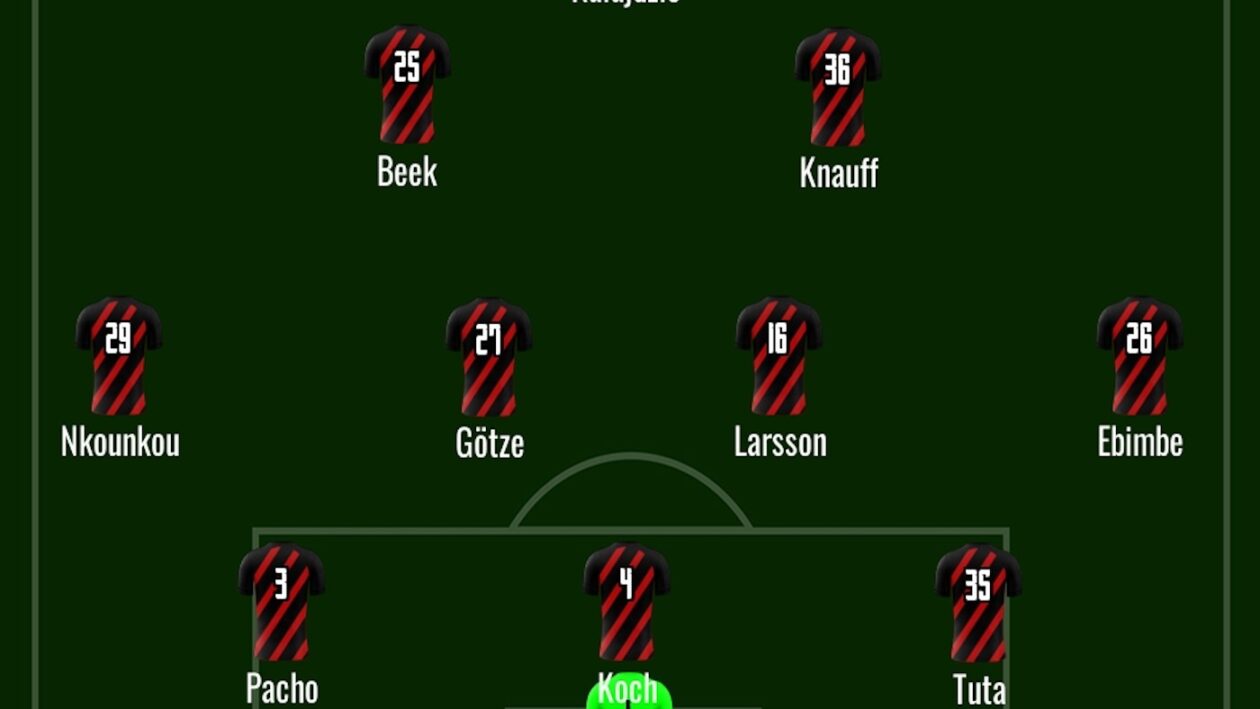Click Larsson's number 16 shirt
This screenshot has width=1260, height=709.
click(779, 355)
